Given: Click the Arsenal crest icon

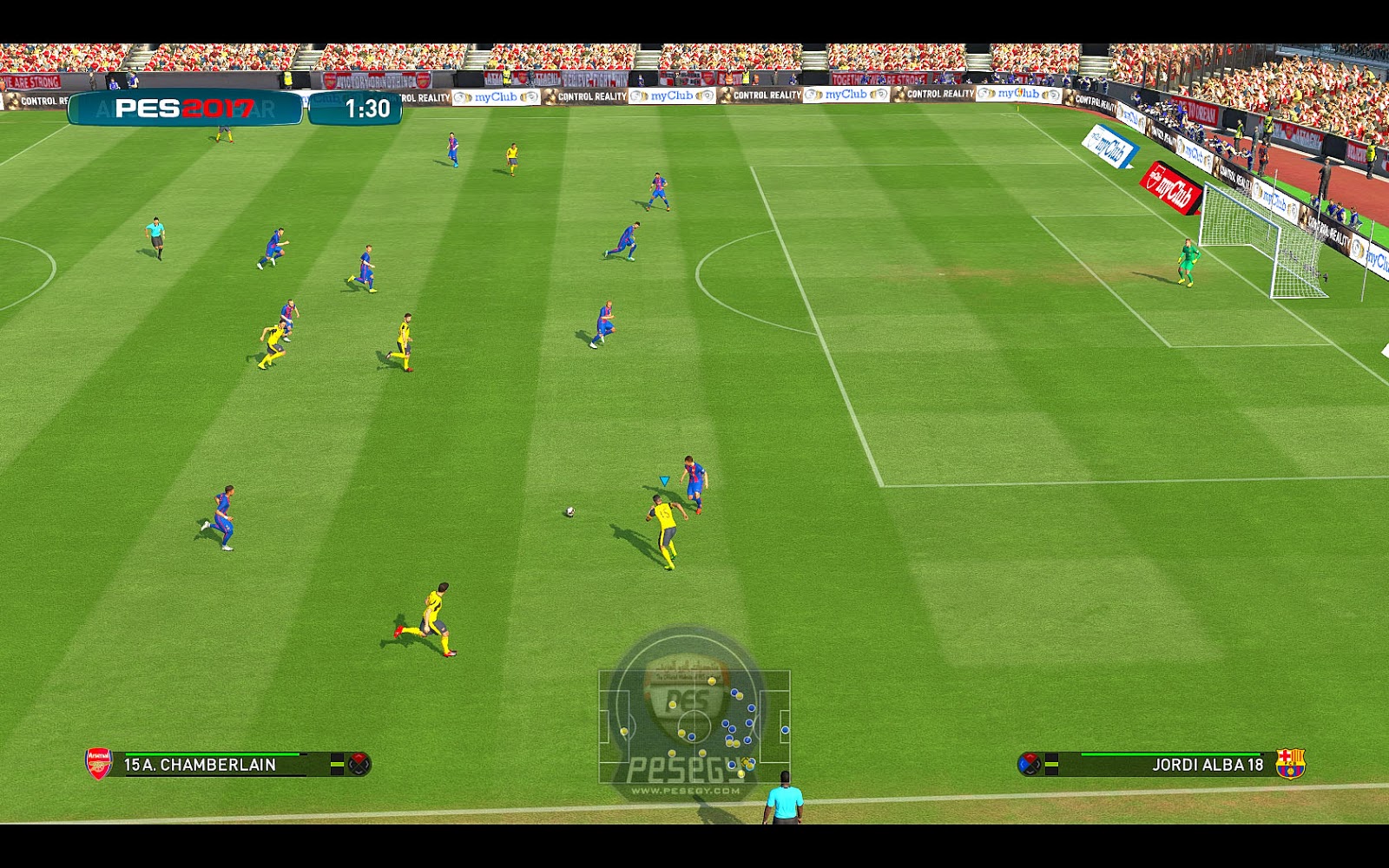Looking at the screenshot, I should (x=98, y=764).
